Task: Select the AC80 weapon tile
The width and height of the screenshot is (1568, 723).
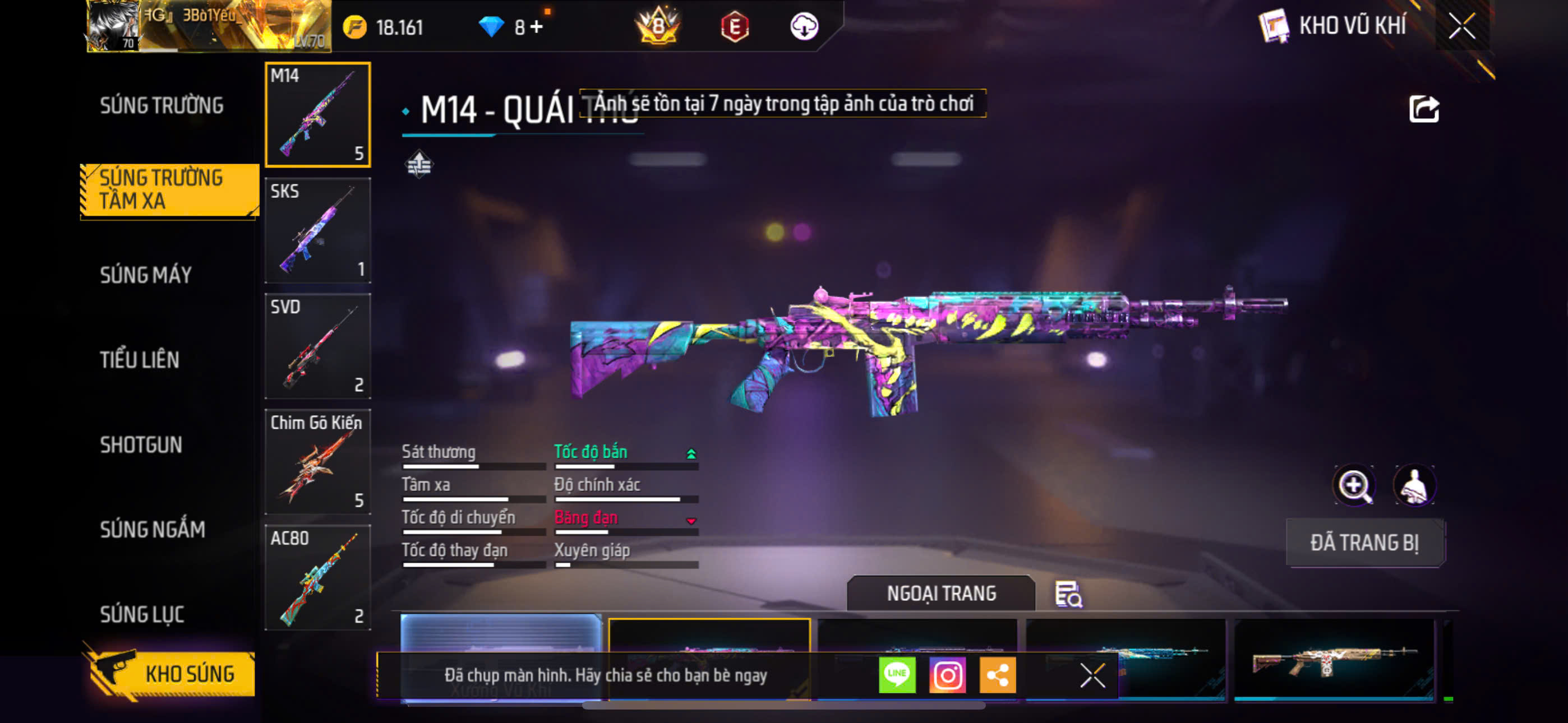Action: click(x=318, y=577)
